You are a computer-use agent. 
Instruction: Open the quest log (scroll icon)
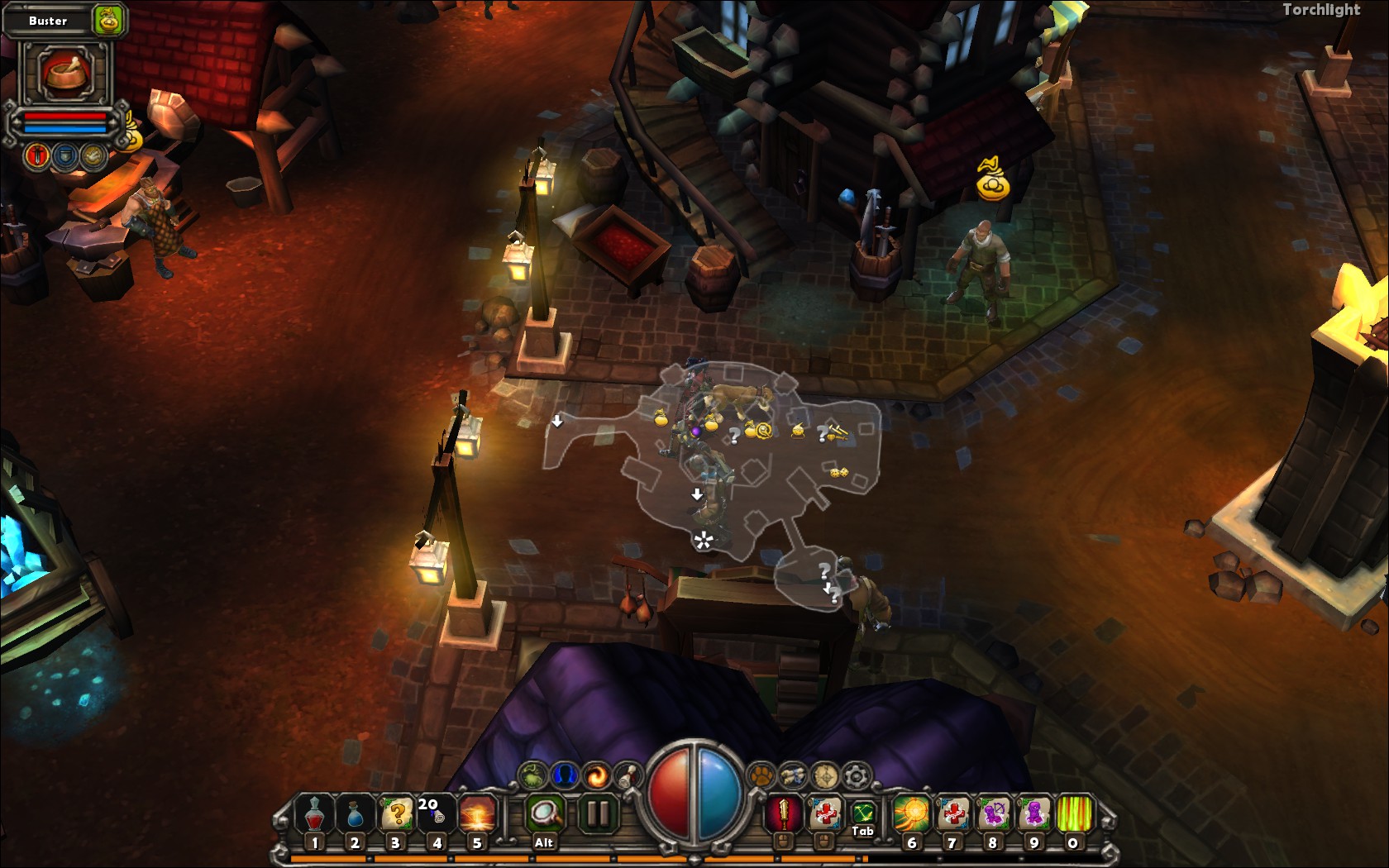pyautogui.click(x=626, y=775)
